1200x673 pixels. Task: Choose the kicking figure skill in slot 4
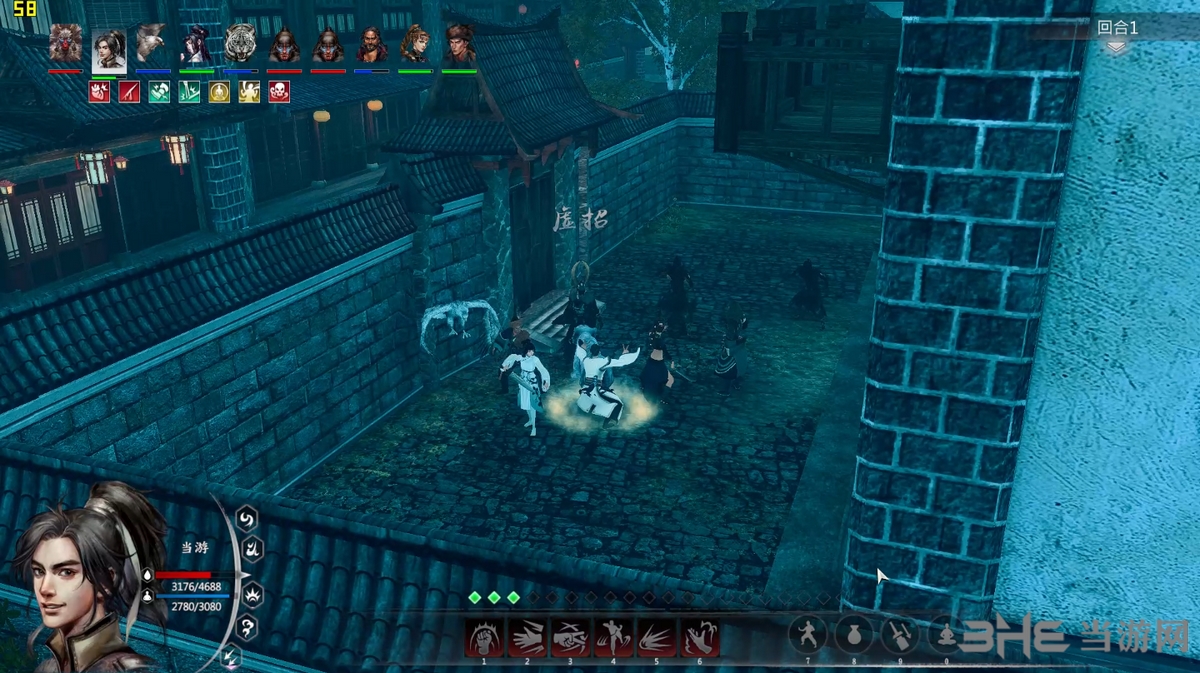[x=614, y=637]
